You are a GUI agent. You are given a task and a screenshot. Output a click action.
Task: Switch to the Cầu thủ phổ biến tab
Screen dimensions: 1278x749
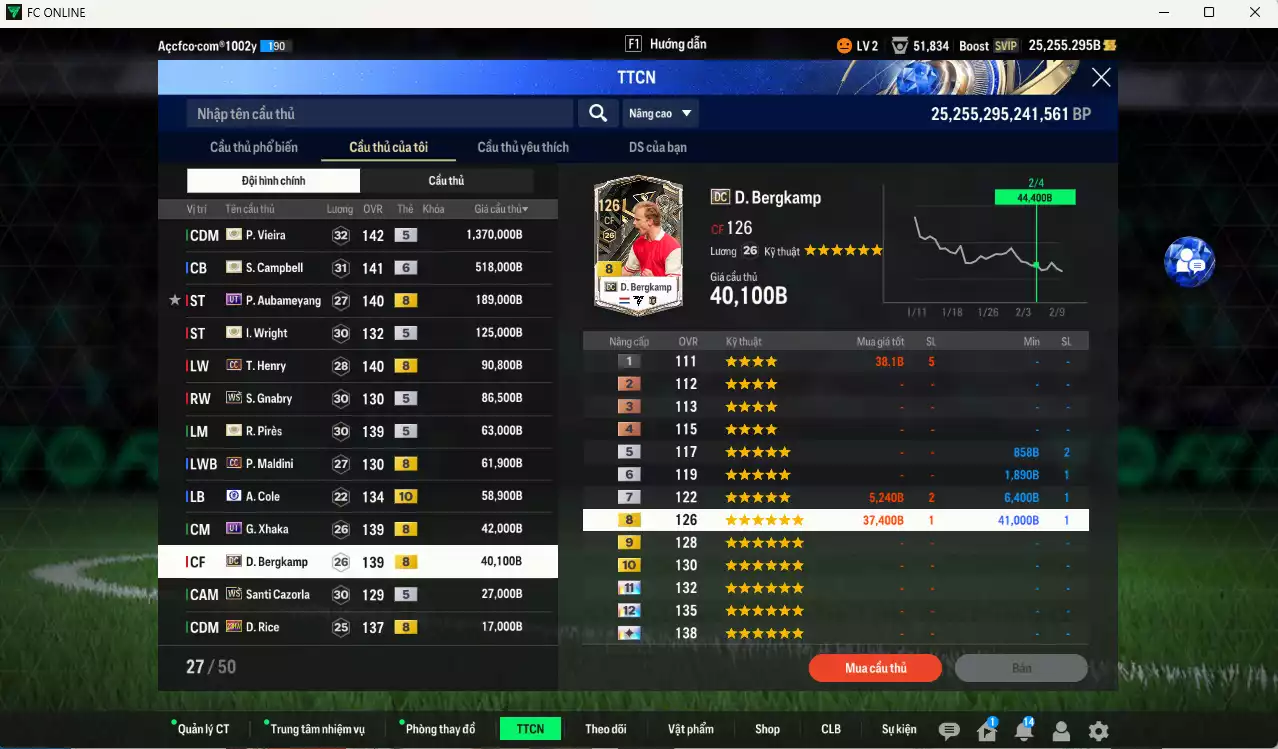[x=254, y=147]
